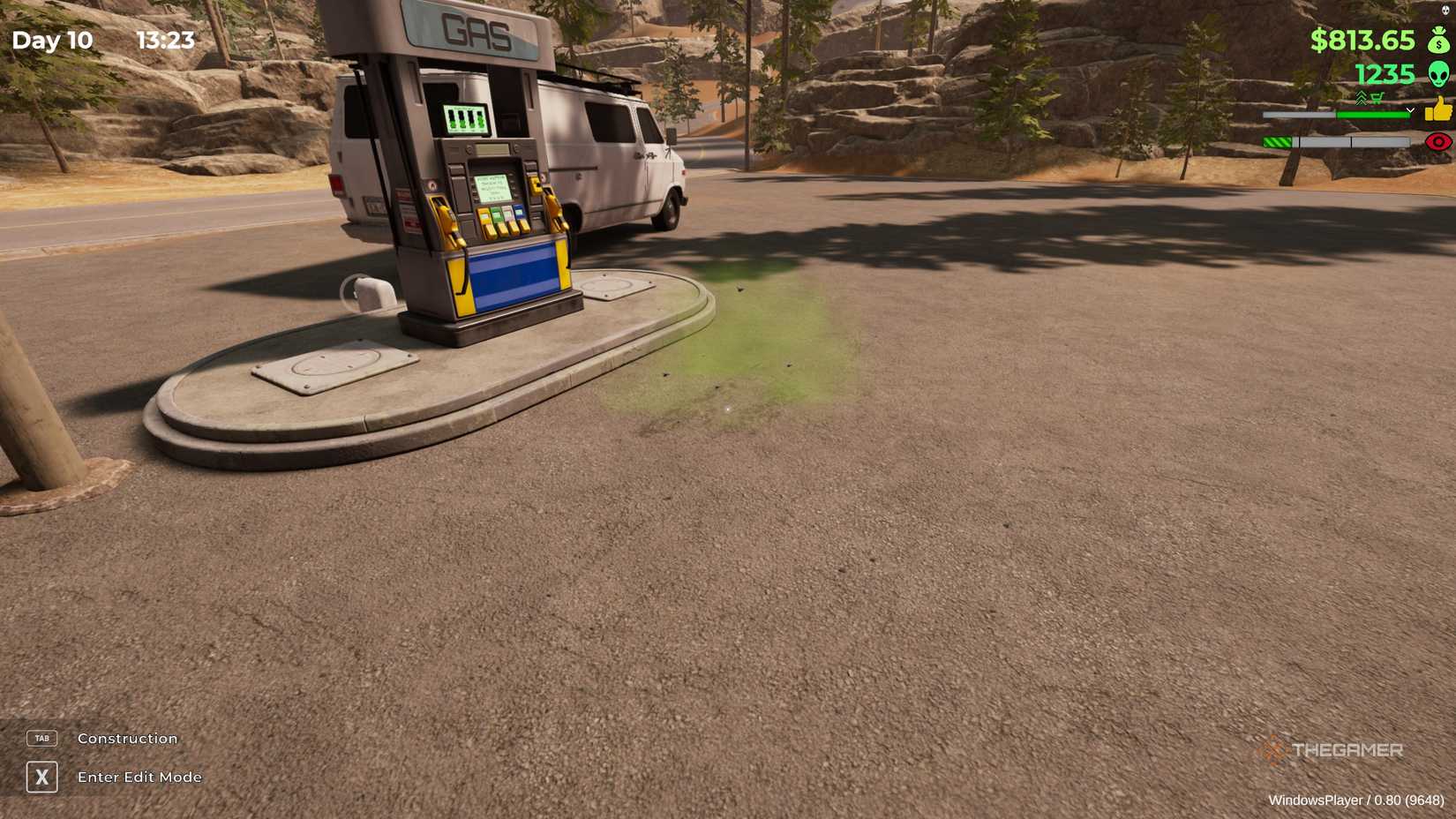
Task: Click the yellow thumbs-up popularity icon
Action: [1438, 110]
